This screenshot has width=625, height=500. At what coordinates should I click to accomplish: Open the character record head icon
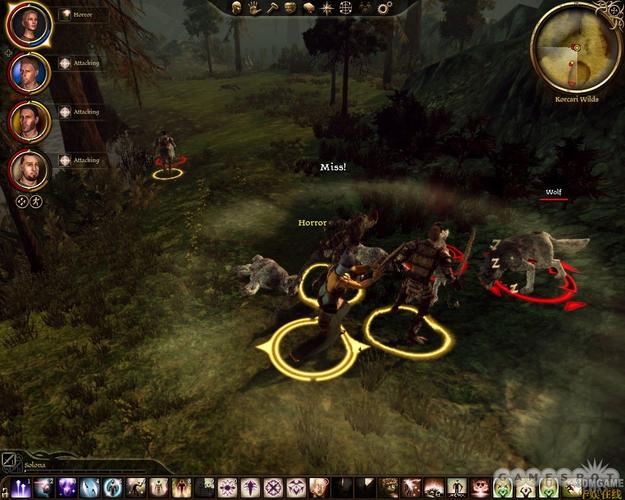(x=238, y=8)
